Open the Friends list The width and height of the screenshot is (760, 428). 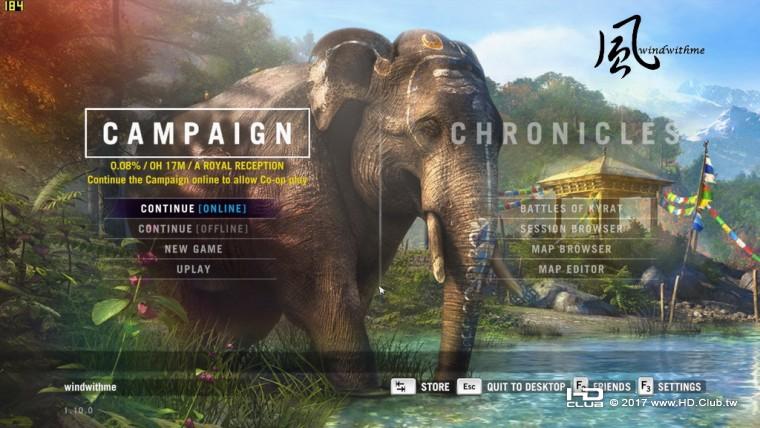(610, 387)
